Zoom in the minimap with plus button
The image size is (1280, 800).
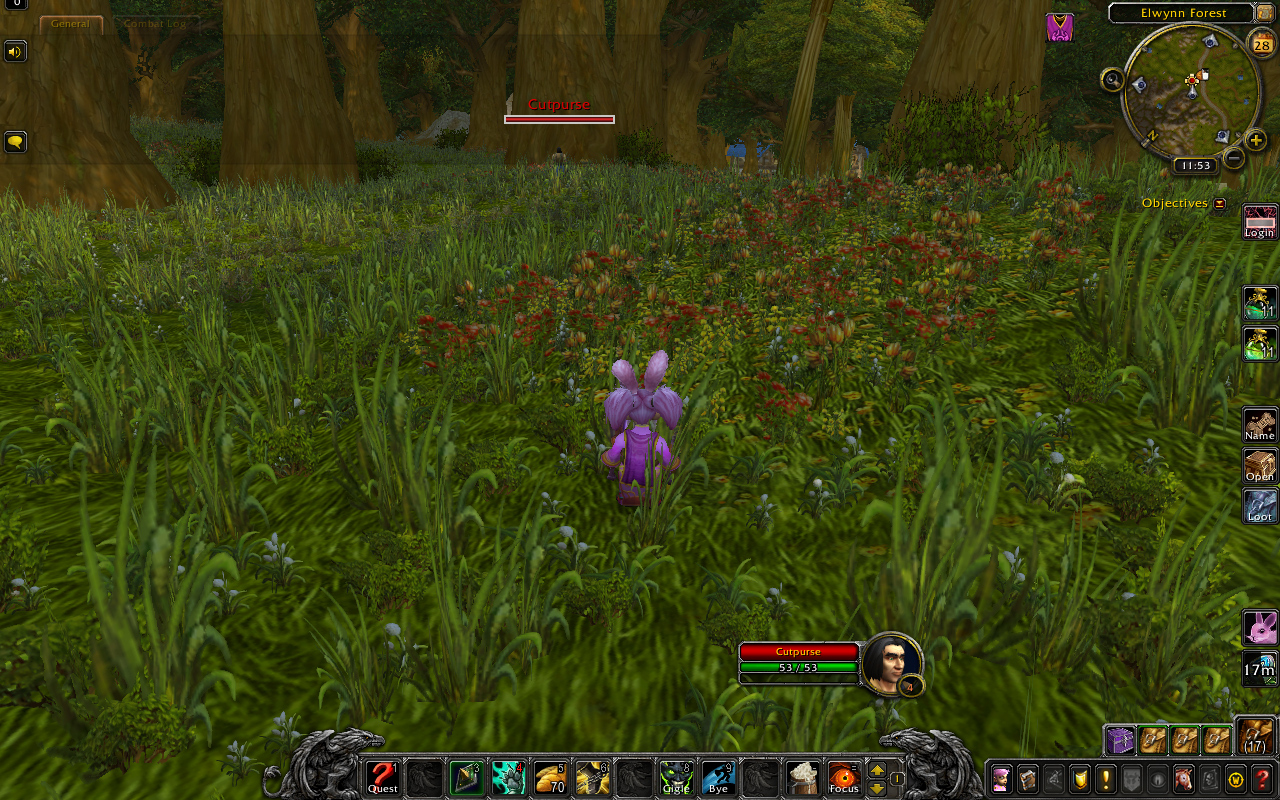[x=1256, y=141]
